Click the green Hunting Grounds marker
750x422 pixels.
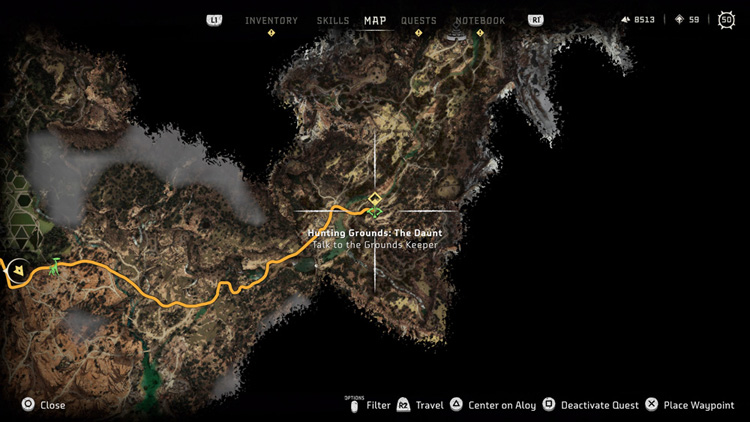(x=375, y=211)
